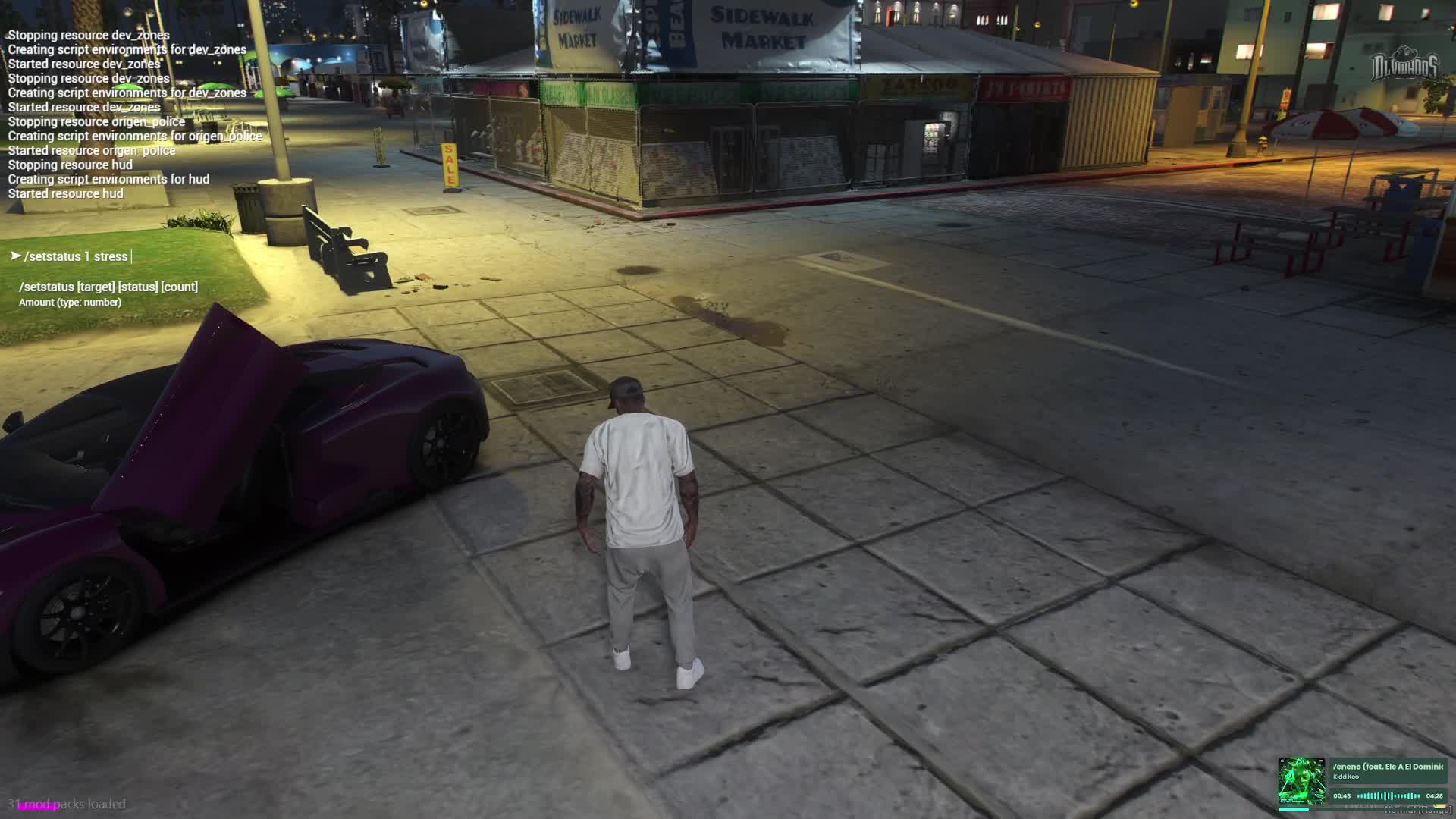Viewport: 1456px width, 819px height.
Task: Click the music player audio waveform
Action: click(x=1389, y=796)
